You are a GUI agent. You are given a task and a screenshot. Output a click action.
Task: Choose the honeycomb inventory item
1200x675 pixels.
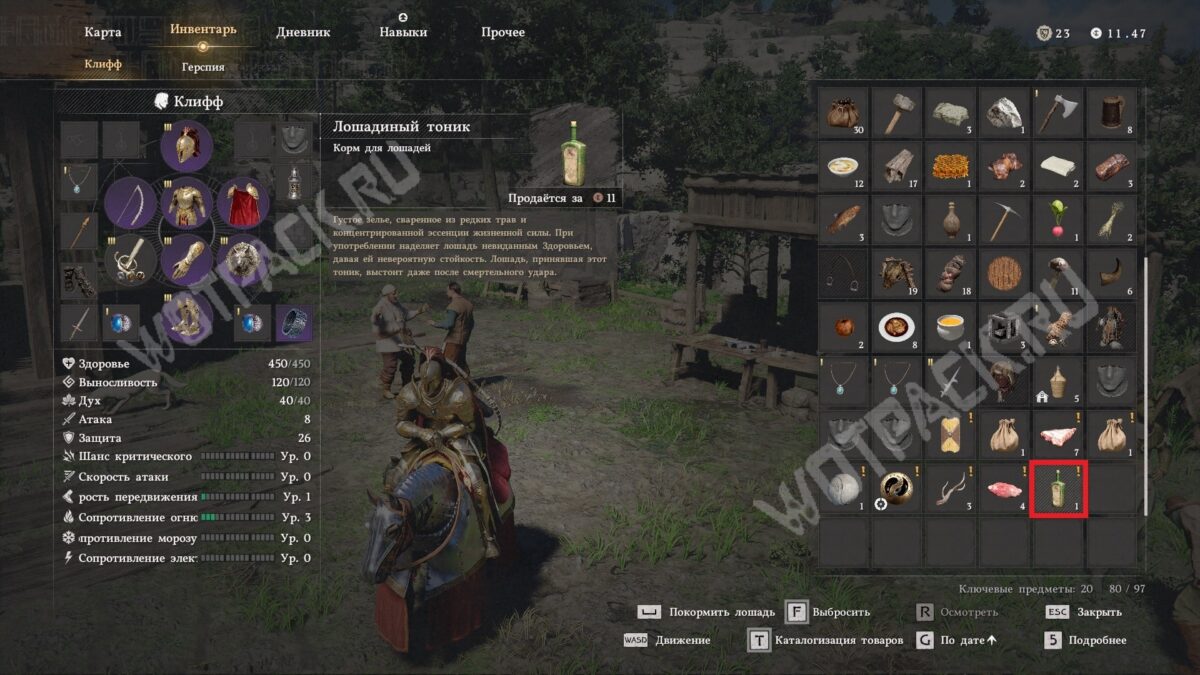pyautogui.click(x=951, y=166)
